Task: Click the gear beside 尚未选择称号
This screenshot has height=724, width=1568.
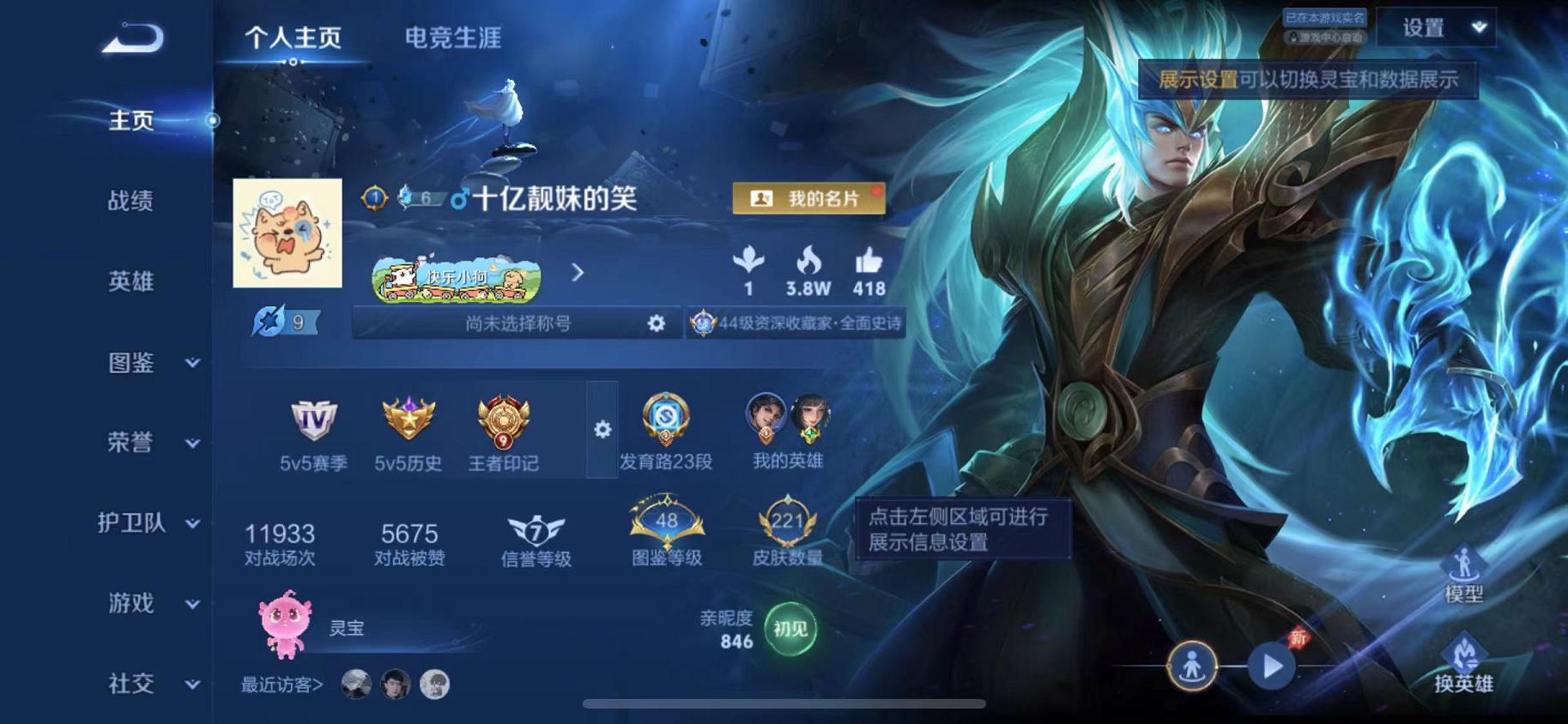Action: click(x=656, y=325)
